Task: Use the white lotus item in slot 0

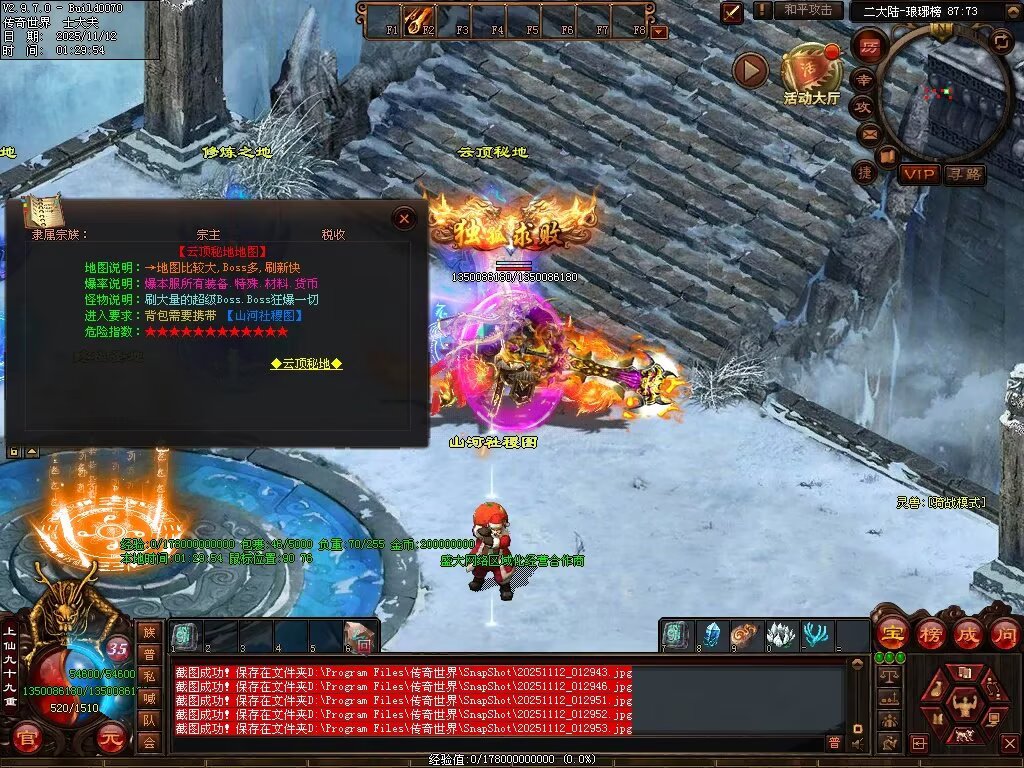Action: point(780,635)
